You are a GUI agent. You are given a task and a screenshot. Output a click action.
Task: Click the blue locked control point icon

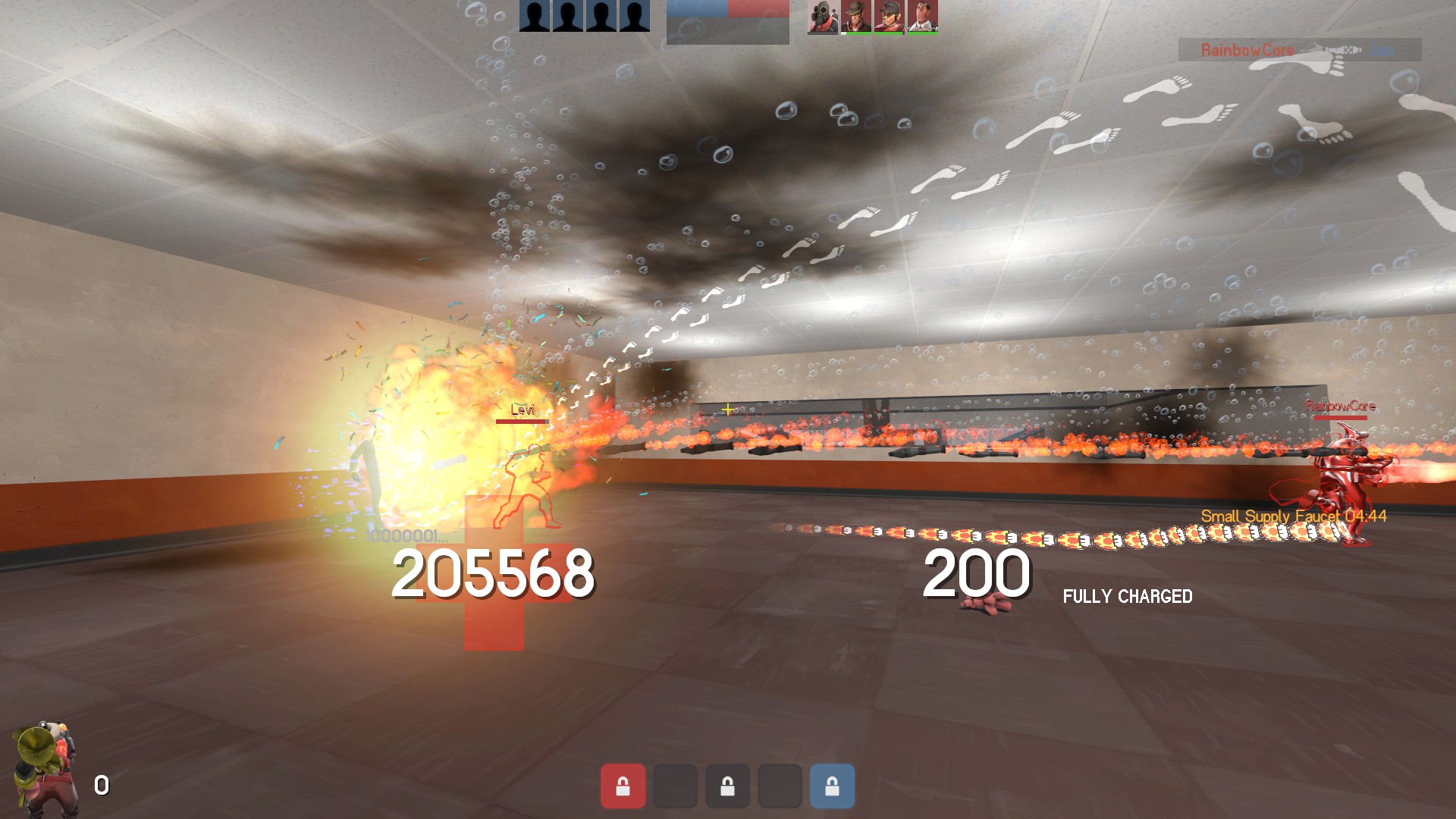coord(832,786)
